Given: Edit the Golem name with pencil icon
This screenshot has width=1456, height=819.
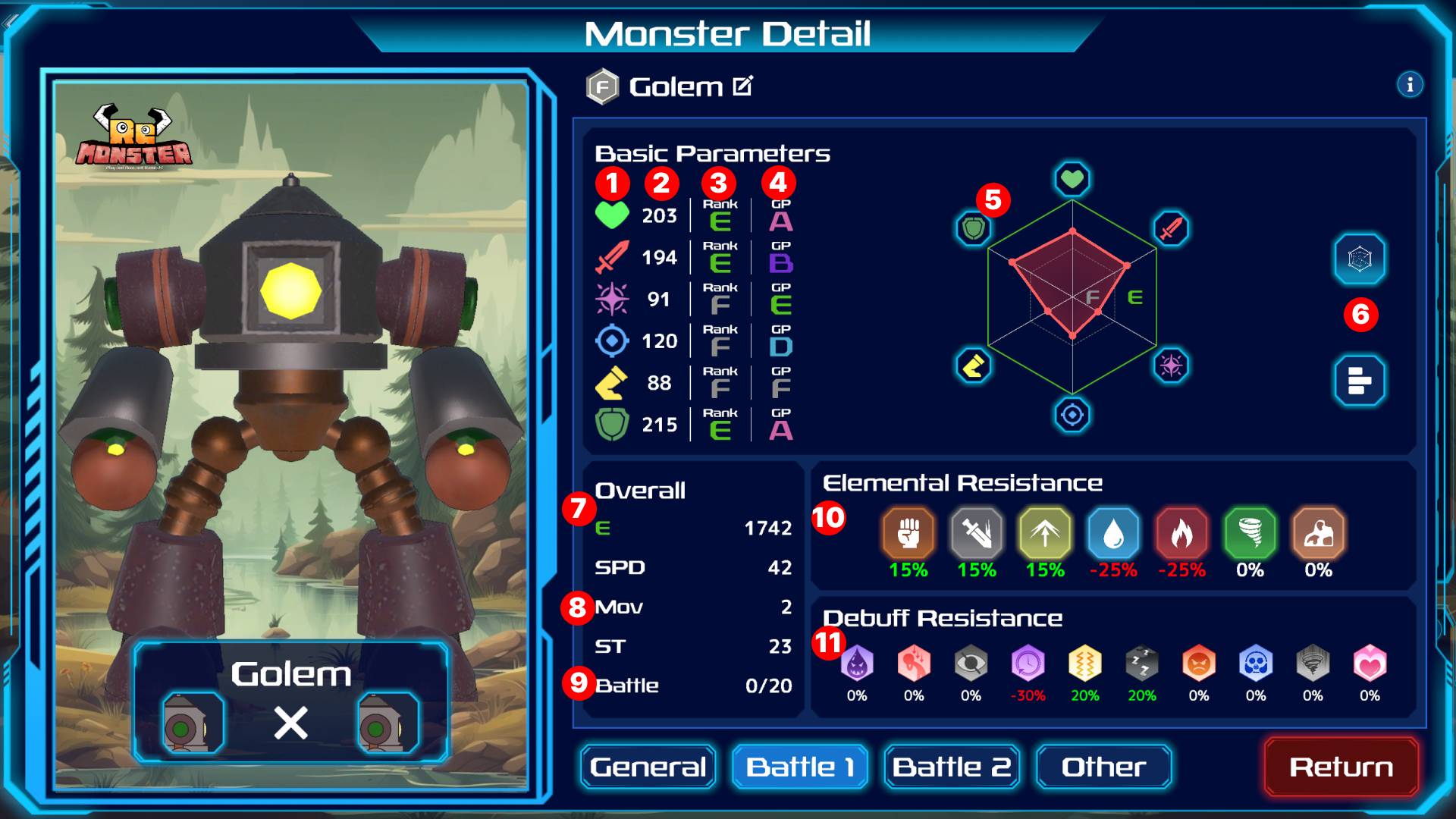Looking at the screenshot, I should click(743, 86).
